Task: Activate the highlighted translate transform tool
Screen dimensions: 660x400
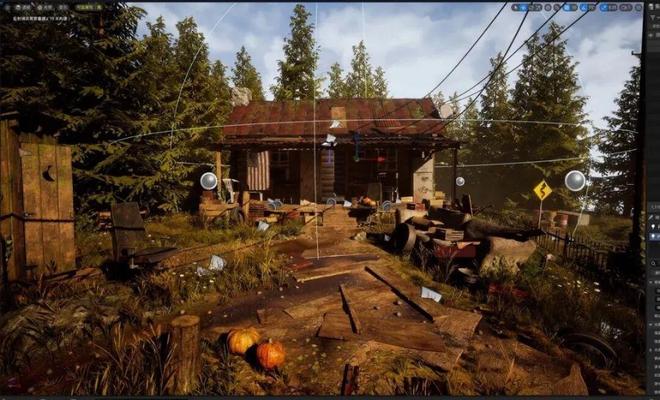Action: (522, 7)
